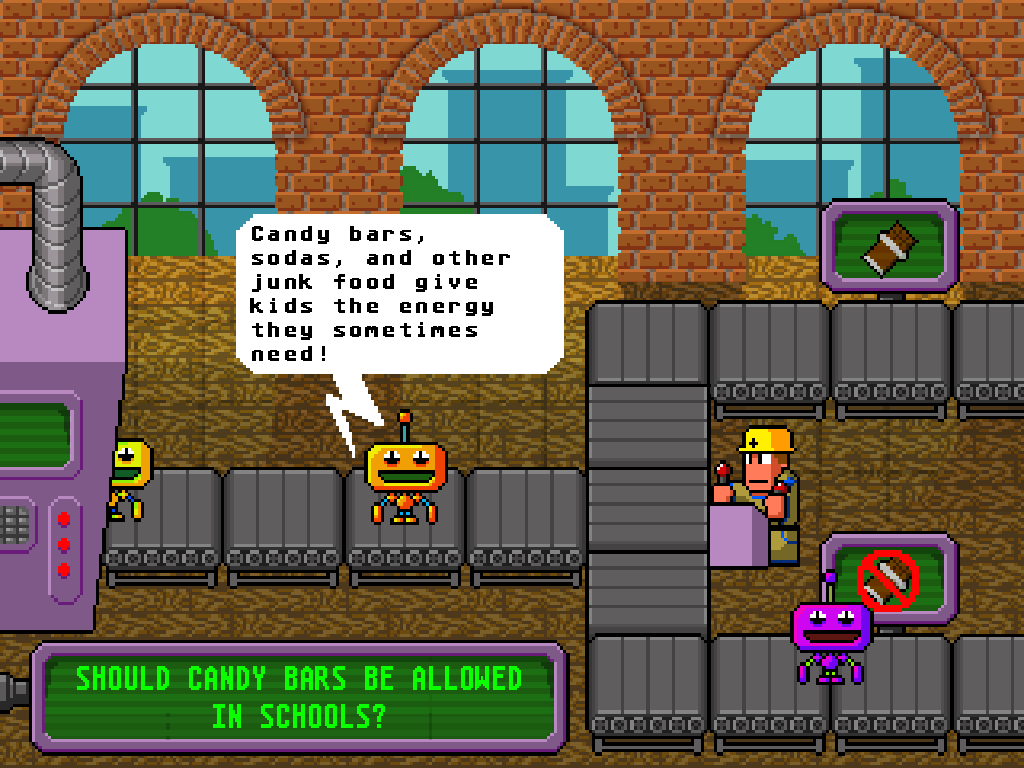Click the orange robot's speech bubble
1024x768 pixels.
(x=400, y=294)
